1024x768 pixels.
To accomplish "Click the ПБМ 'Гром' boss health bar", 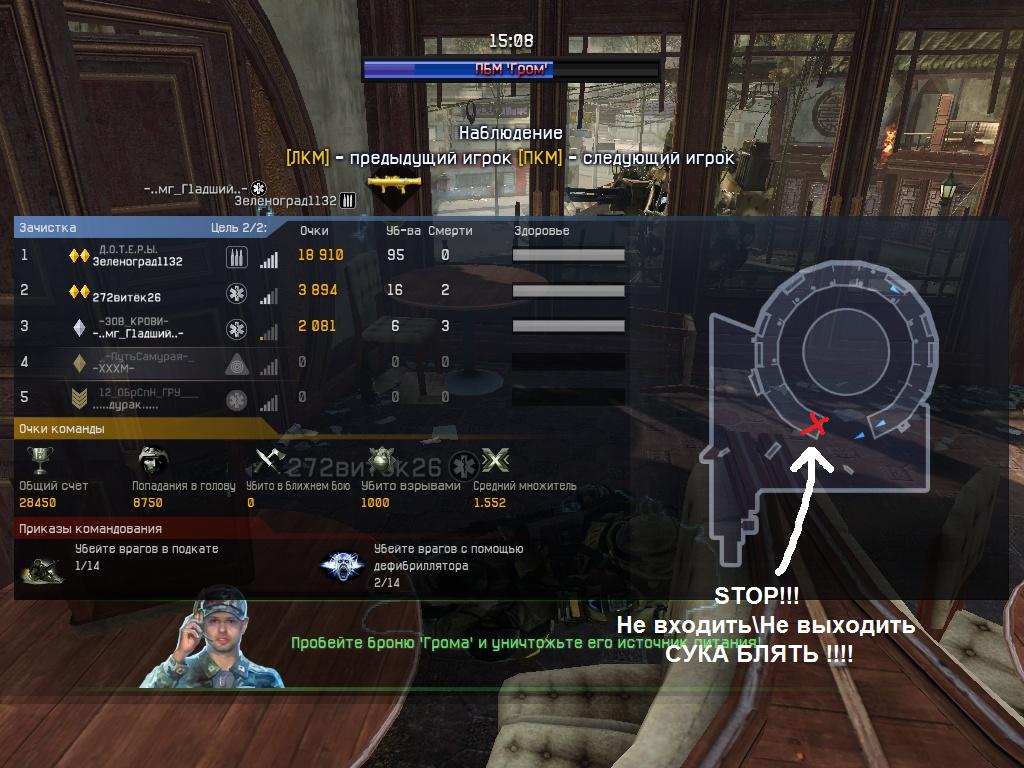I will [x=510, y=69].
